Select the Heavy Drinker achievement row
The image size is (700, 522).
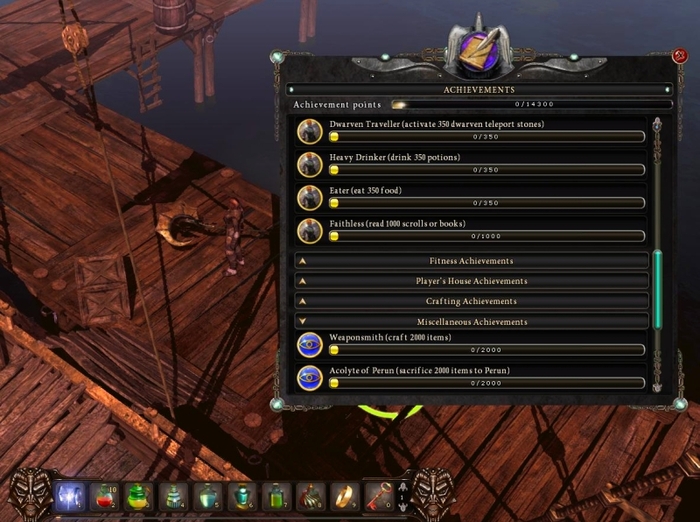[471, 164]
